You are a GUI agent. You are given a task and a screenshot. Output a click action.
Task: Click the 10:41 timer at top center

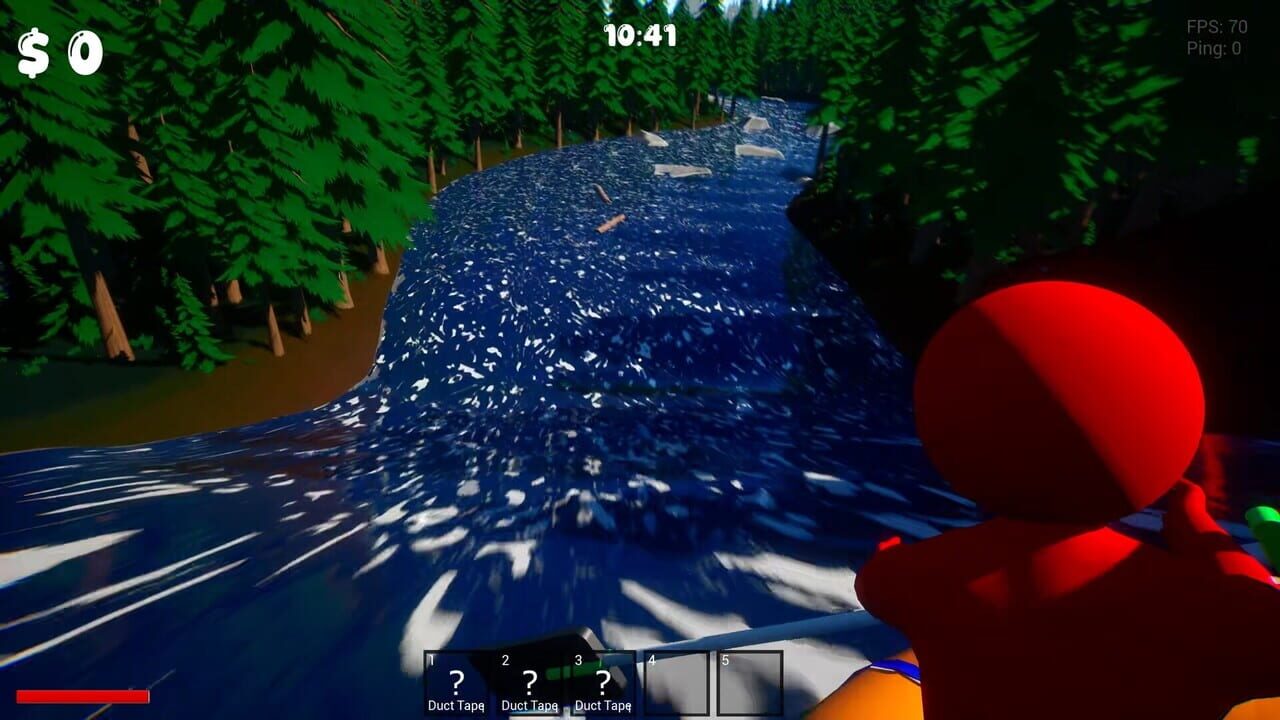[640, 34]
